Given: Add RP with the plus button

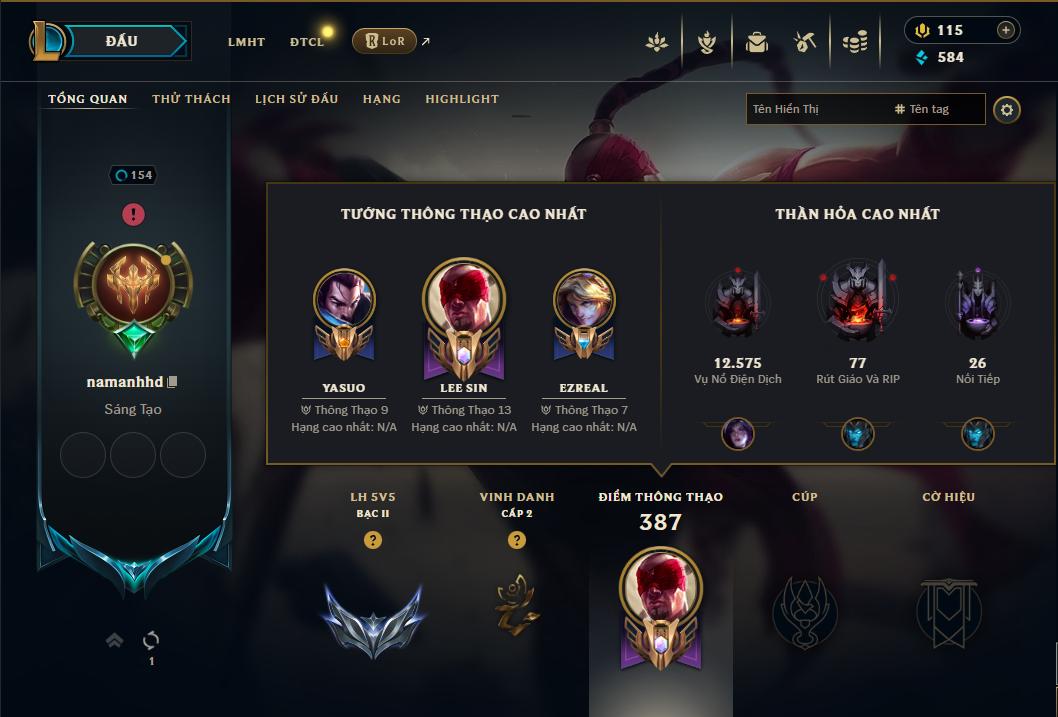Looking at the screenshot, I should click(x=1006, y=30).
